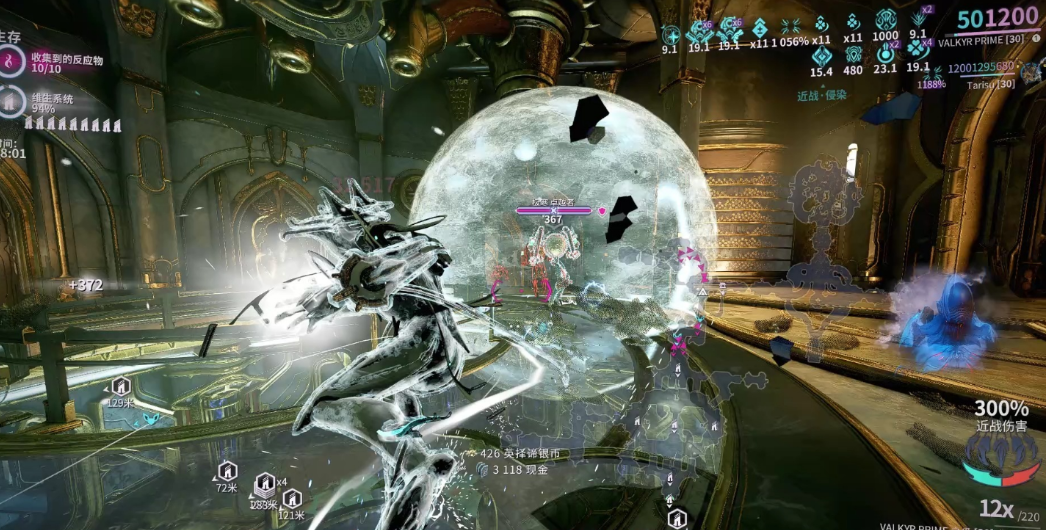Select the buff icon showing 480
1046x530 pixels.
[x=853, y=55]
